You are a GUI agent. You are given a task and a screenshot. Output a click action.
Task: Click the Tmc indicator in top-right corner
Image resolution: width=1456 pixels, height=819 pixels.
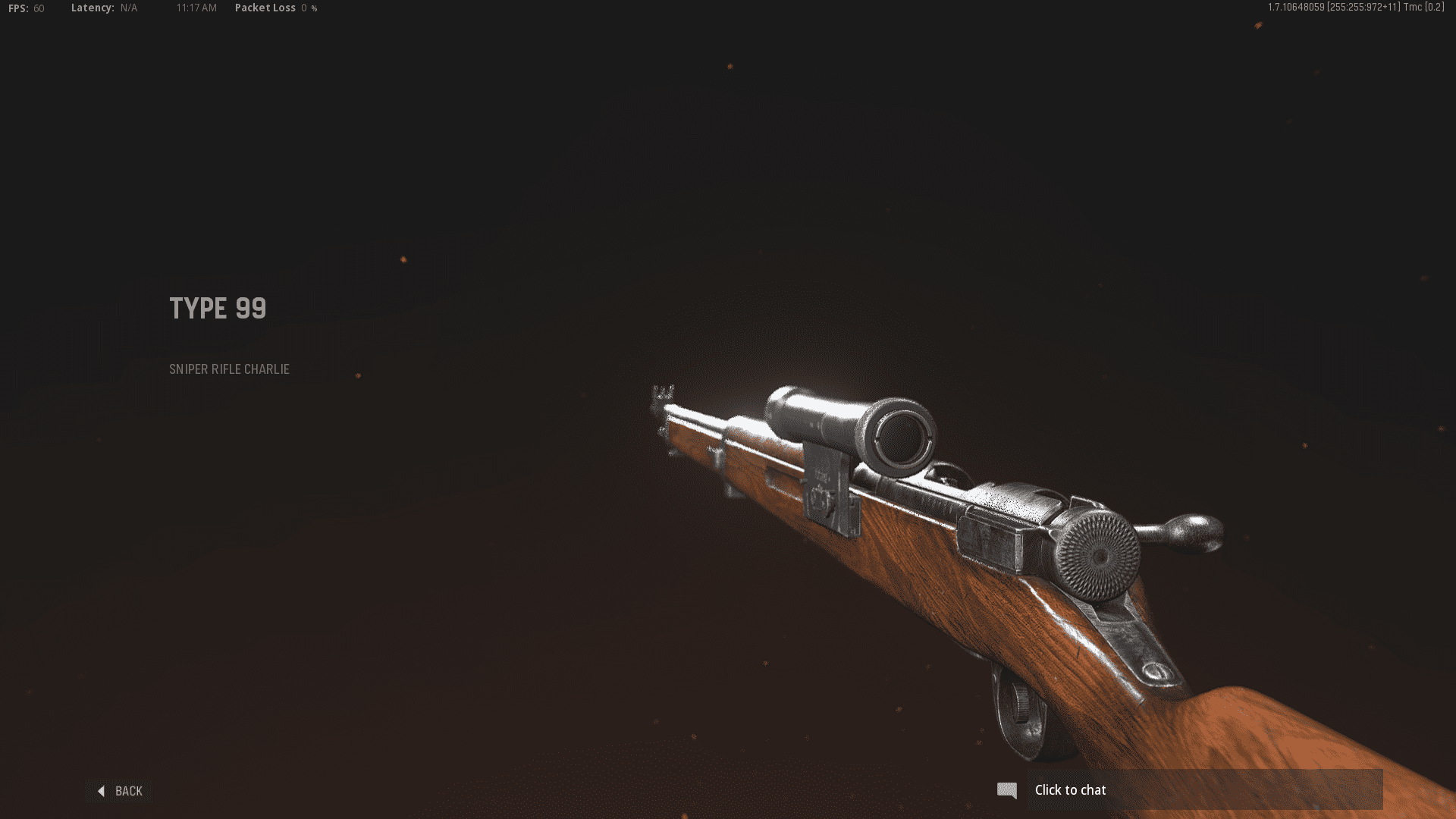coord(1422,9)
